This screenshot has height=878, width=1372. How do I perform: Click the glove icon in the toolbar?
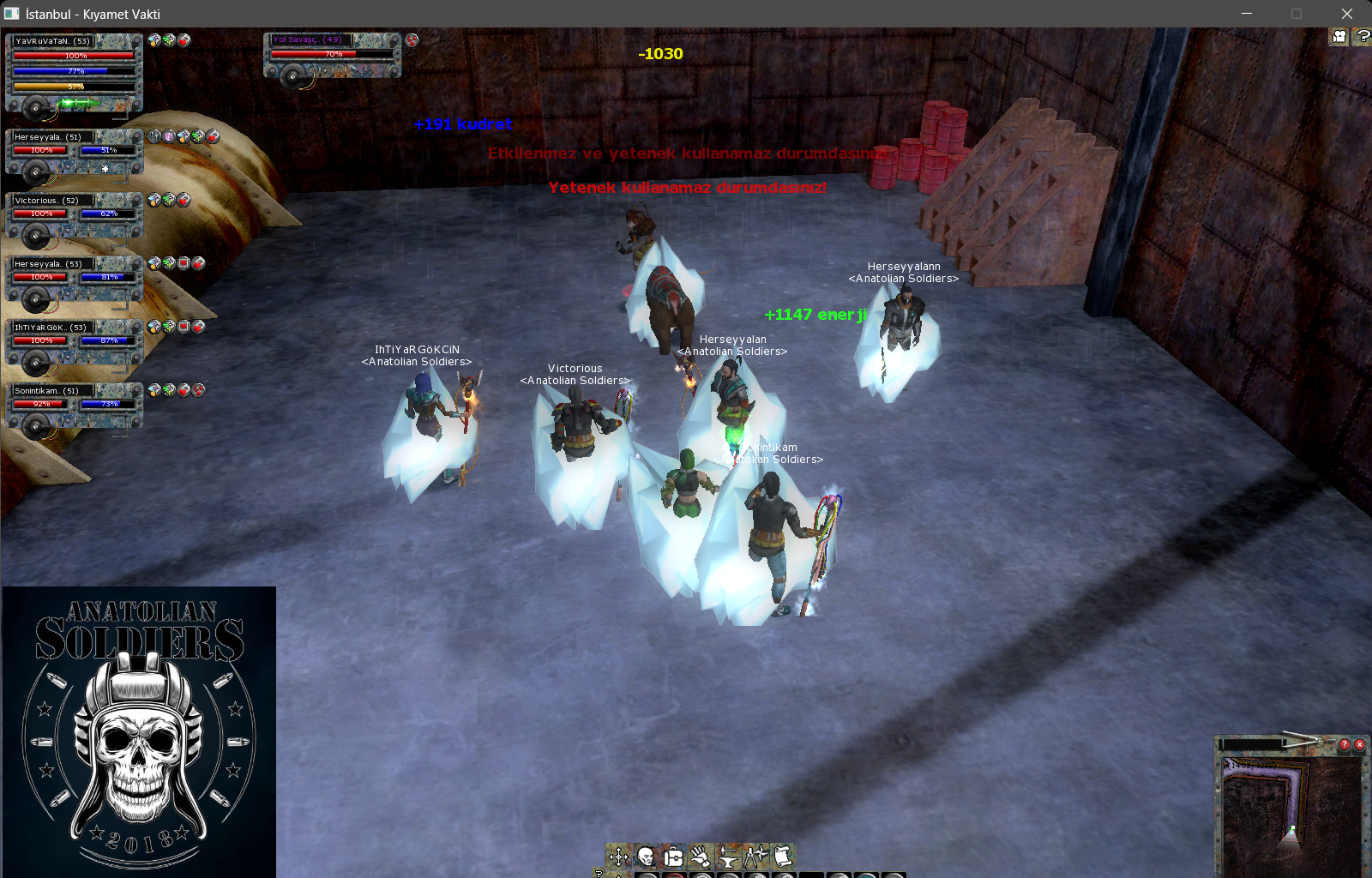701,856
